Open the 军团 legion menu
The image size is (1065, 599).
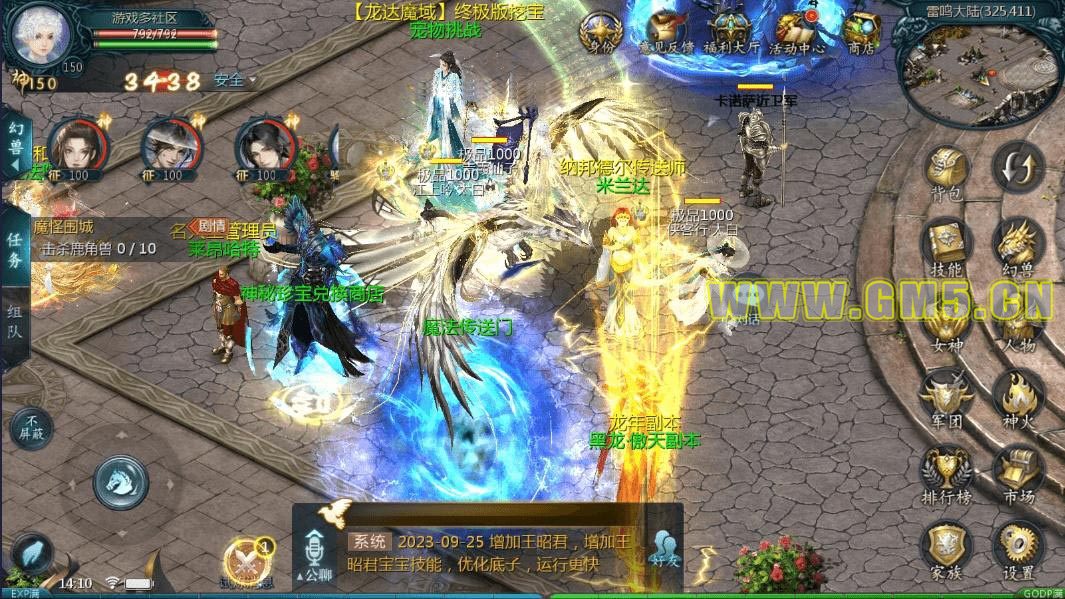coord(946,397)
